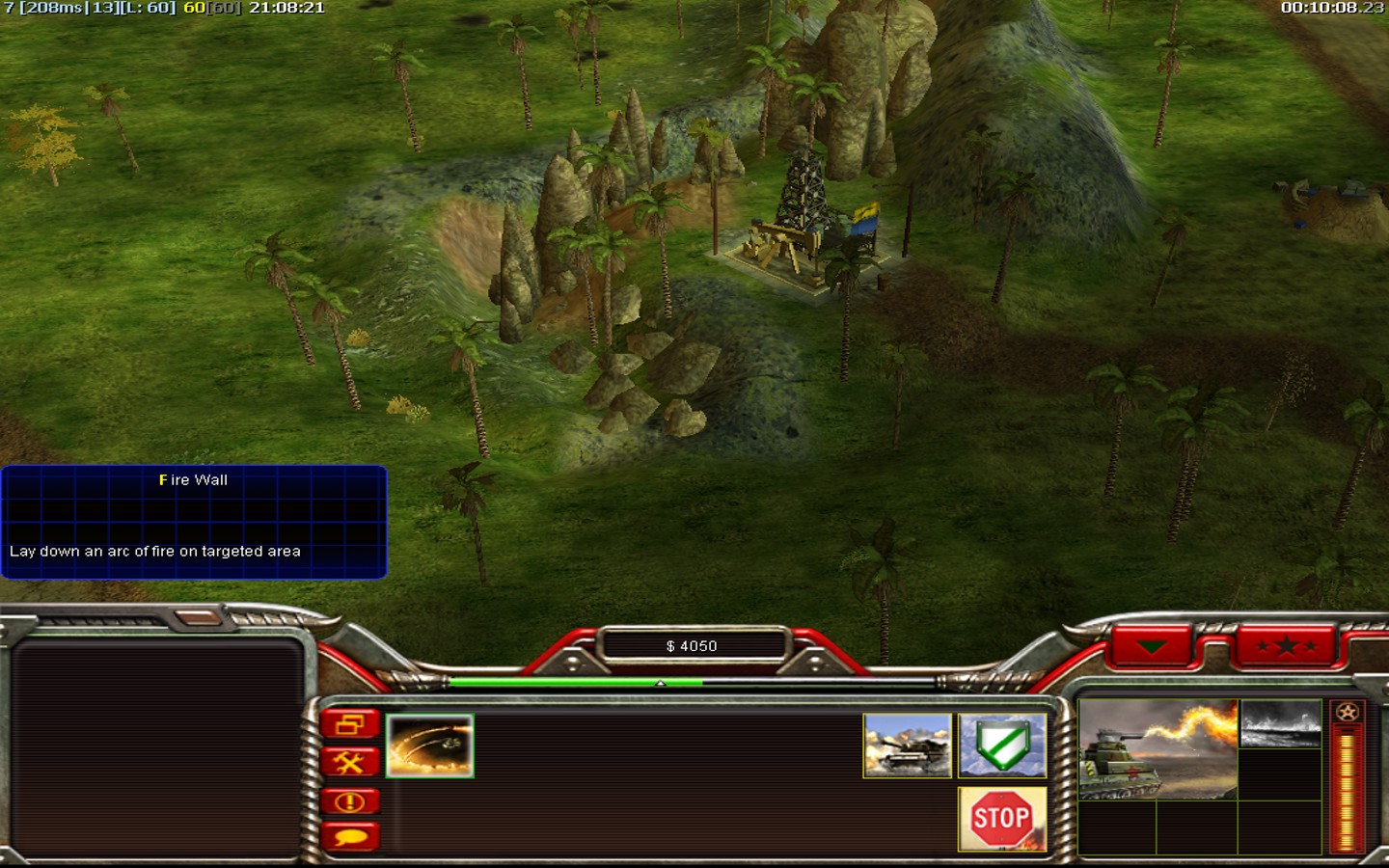Image resolution: width=1389 pixels, height=868 pixels.
Task: Click the black-and-white upgrade thumbnail
Action: click(1280, 724)
